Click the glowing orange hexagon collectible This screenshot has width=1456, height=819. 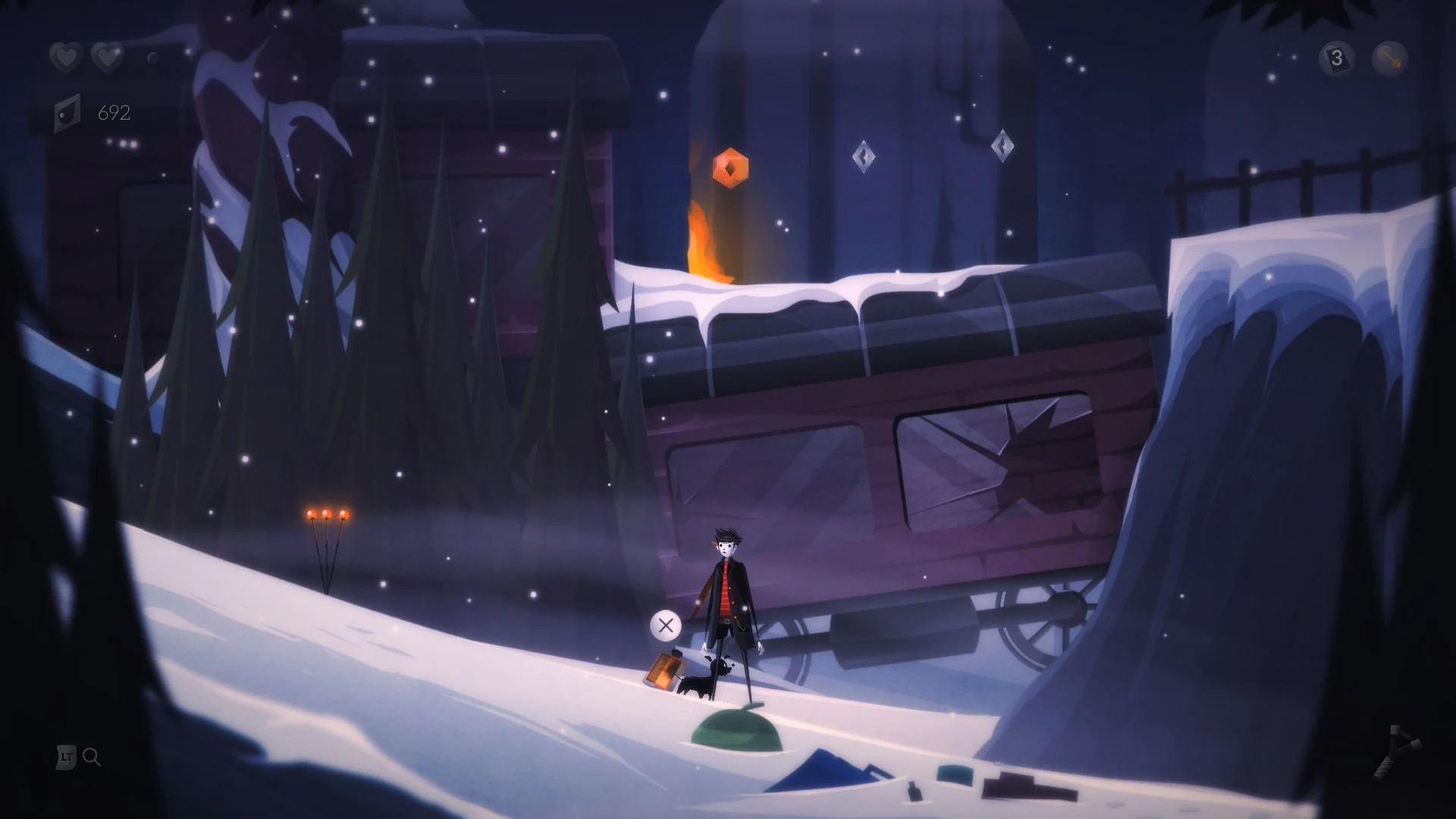coord(730,168)
